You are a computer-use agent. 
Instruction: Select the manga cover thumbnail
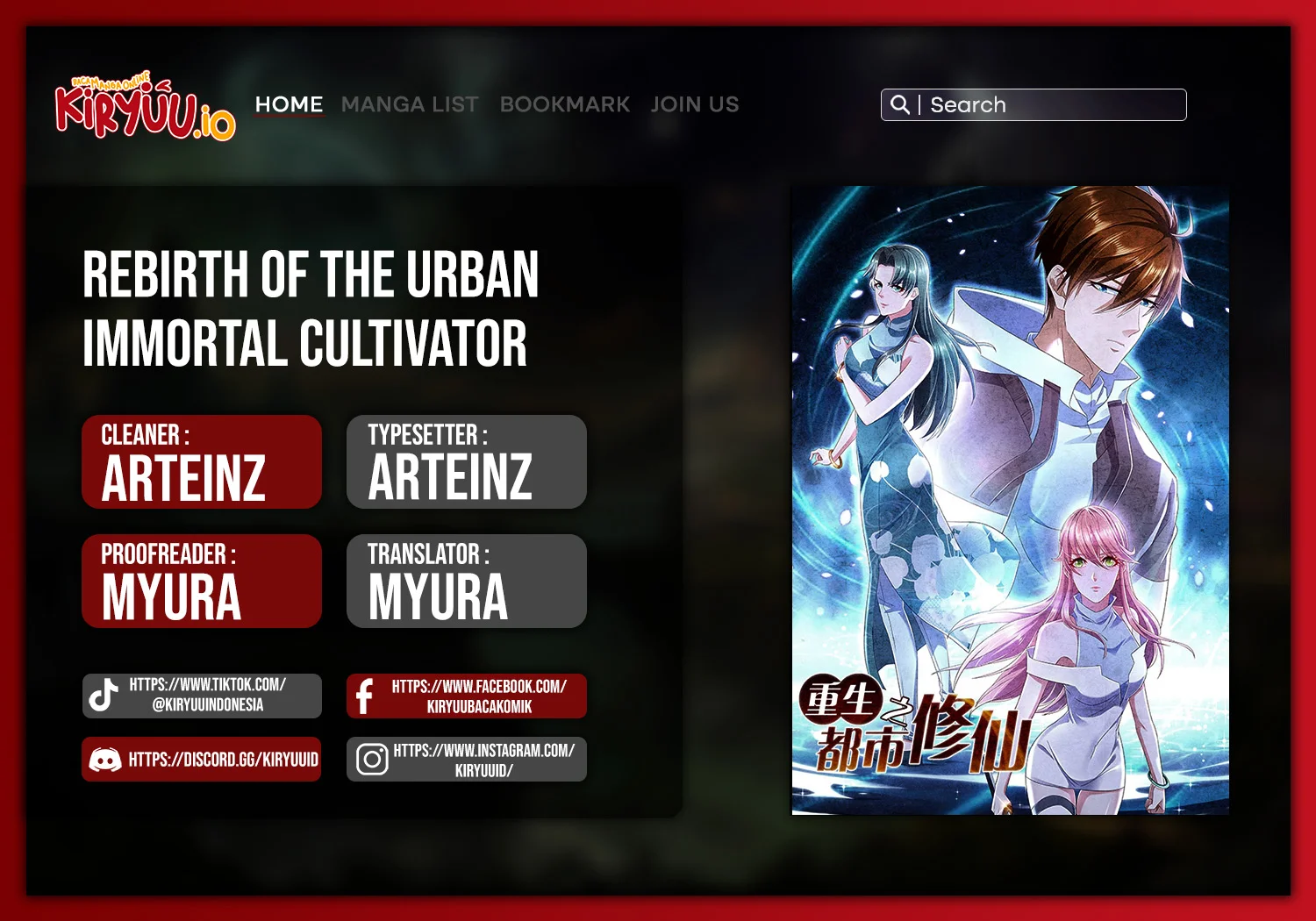(1010, 500)
